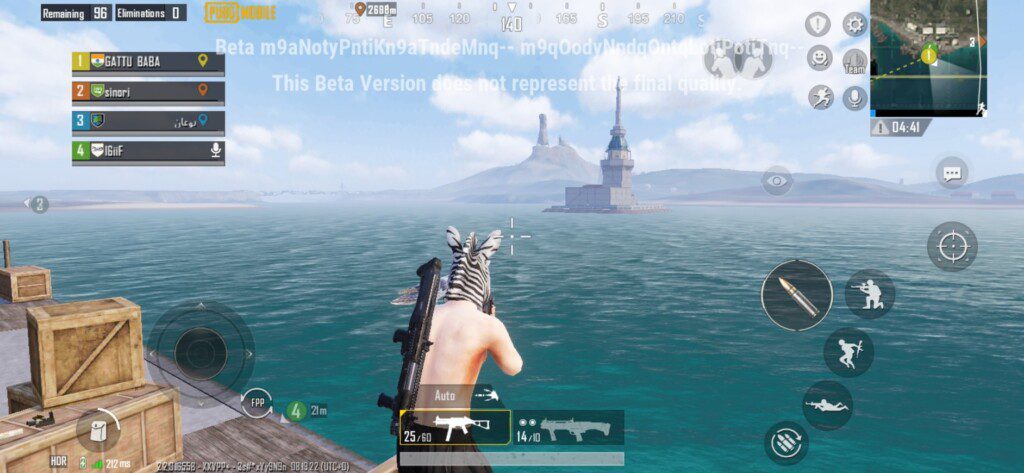This screenshot has height=473, width=1024.
Task: Open the quick chat message bubble
Action: 952,173
